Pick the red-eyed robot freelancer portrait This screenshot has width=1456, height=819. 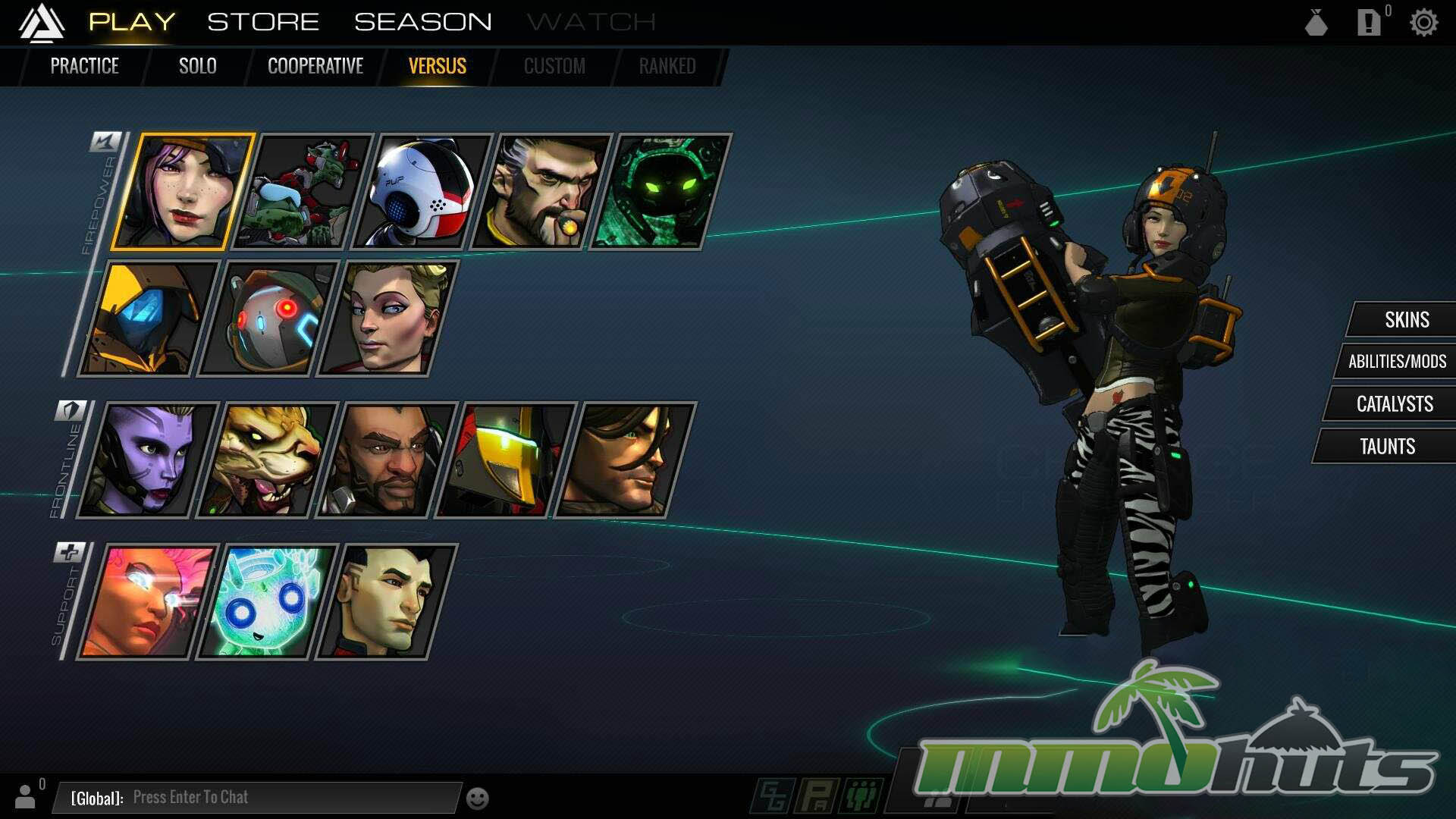point(267,318)
